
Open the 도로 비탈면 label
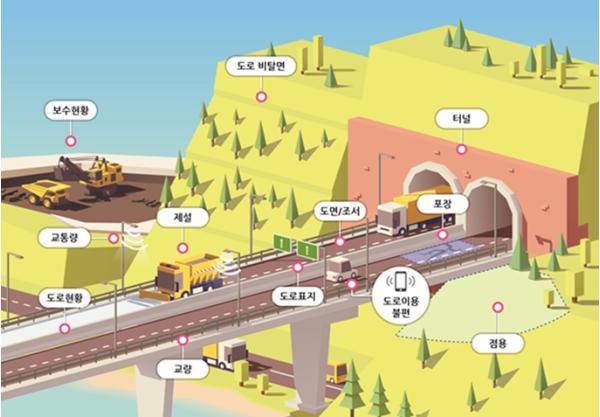click(260, 67)
